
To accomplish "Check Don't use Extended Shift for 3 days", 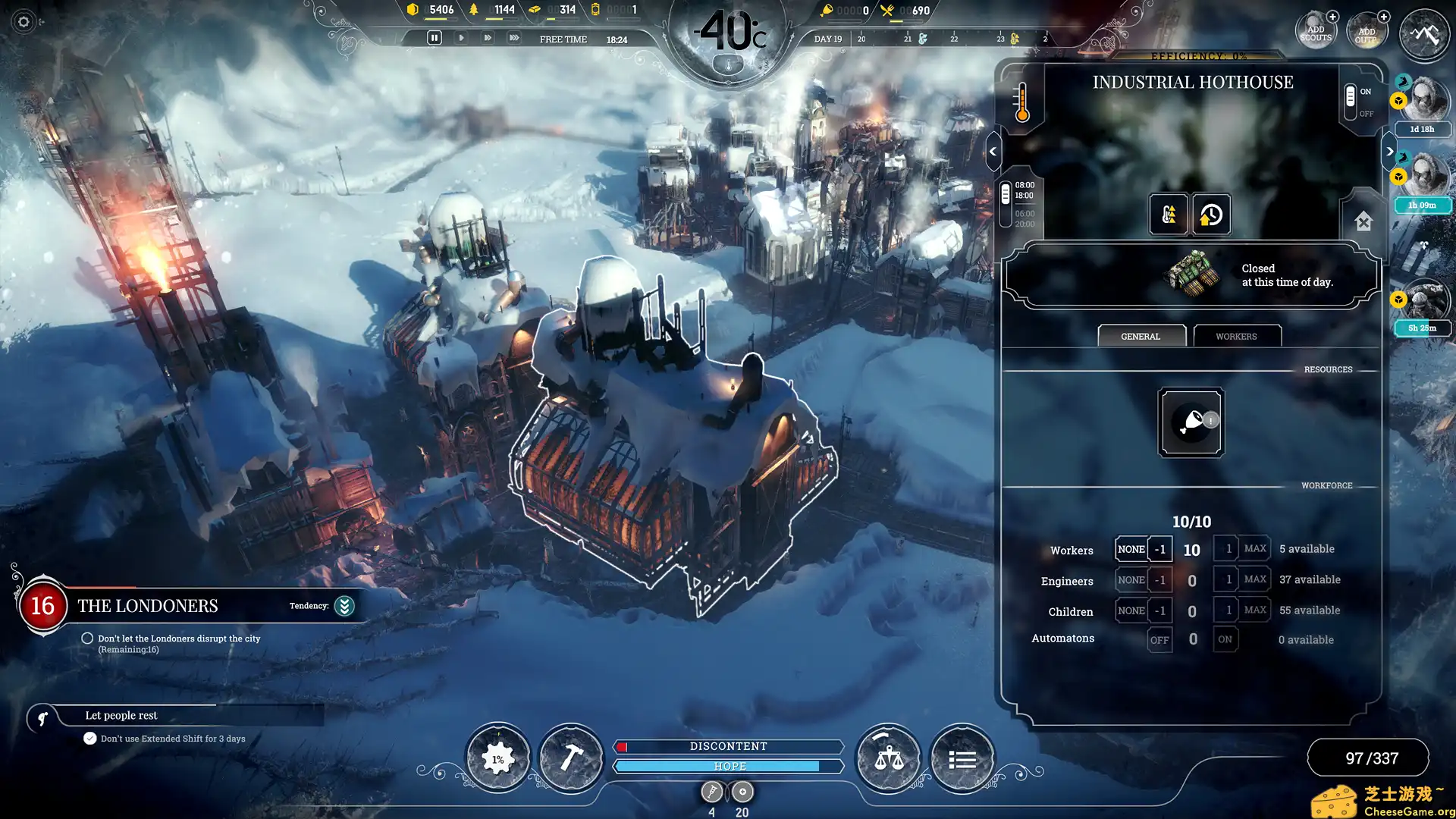I will [89, 737].
